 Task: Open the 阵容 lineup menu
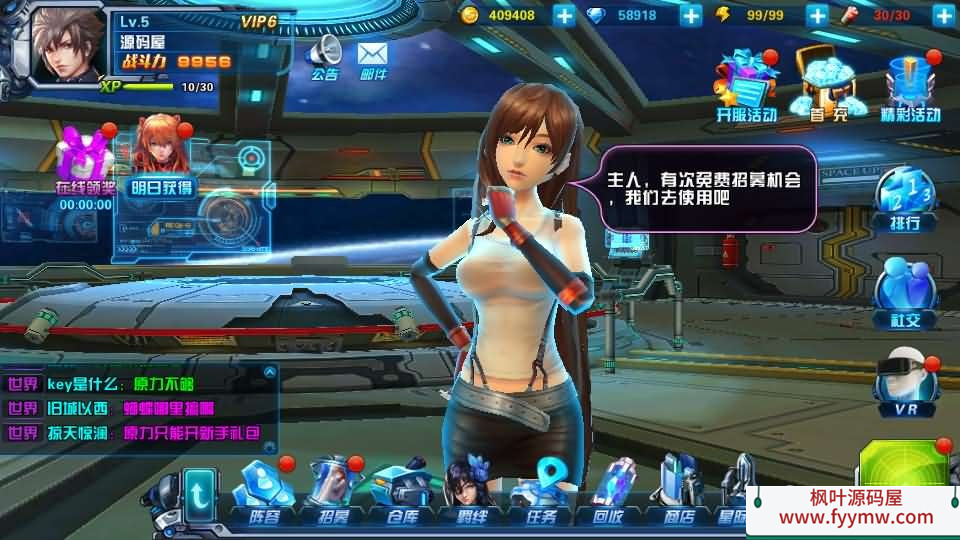(x=263, y=492)
